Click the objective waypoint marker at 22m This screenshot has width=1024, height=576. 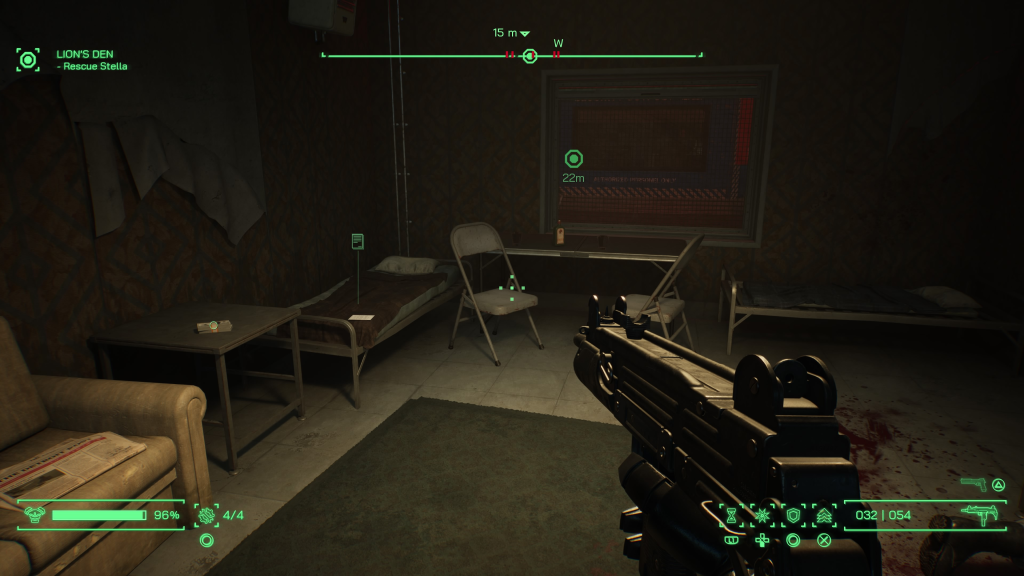click(x=573, y=158)
